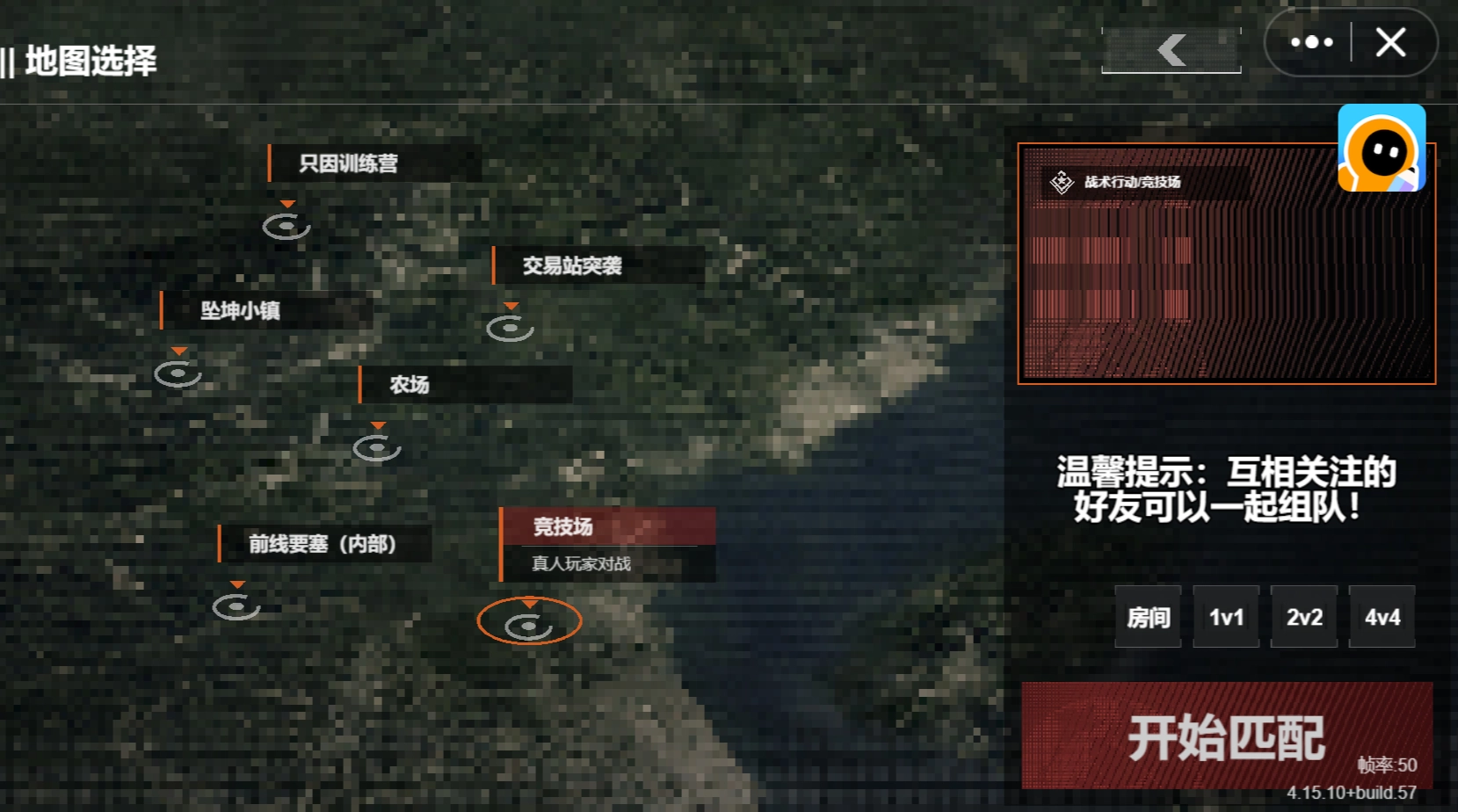
Task: Select the 房间 mode option
Action: [x=1147, y=617]
